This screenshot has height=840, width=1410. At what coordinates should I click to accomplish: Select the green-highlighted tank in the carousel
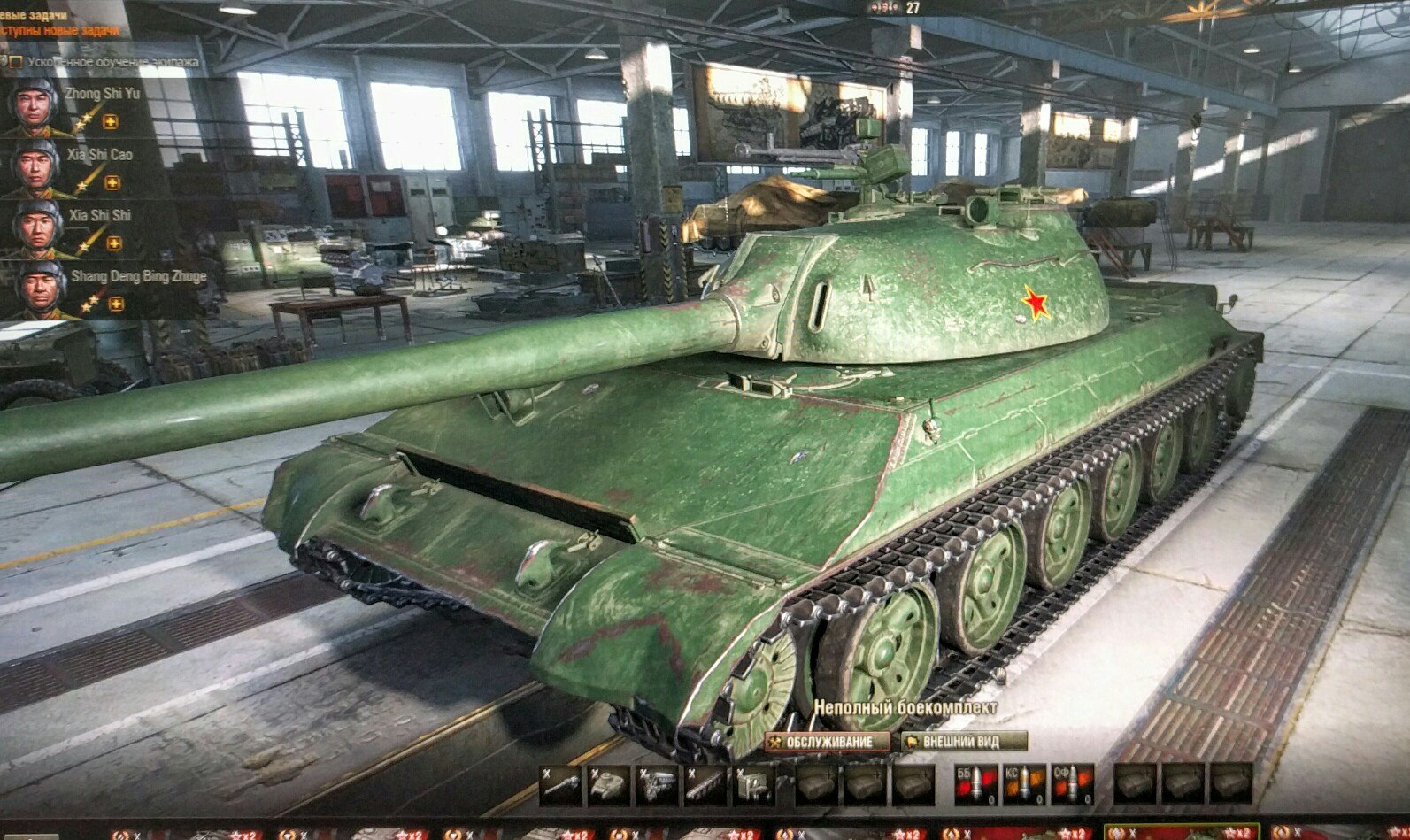point(1181,834)
